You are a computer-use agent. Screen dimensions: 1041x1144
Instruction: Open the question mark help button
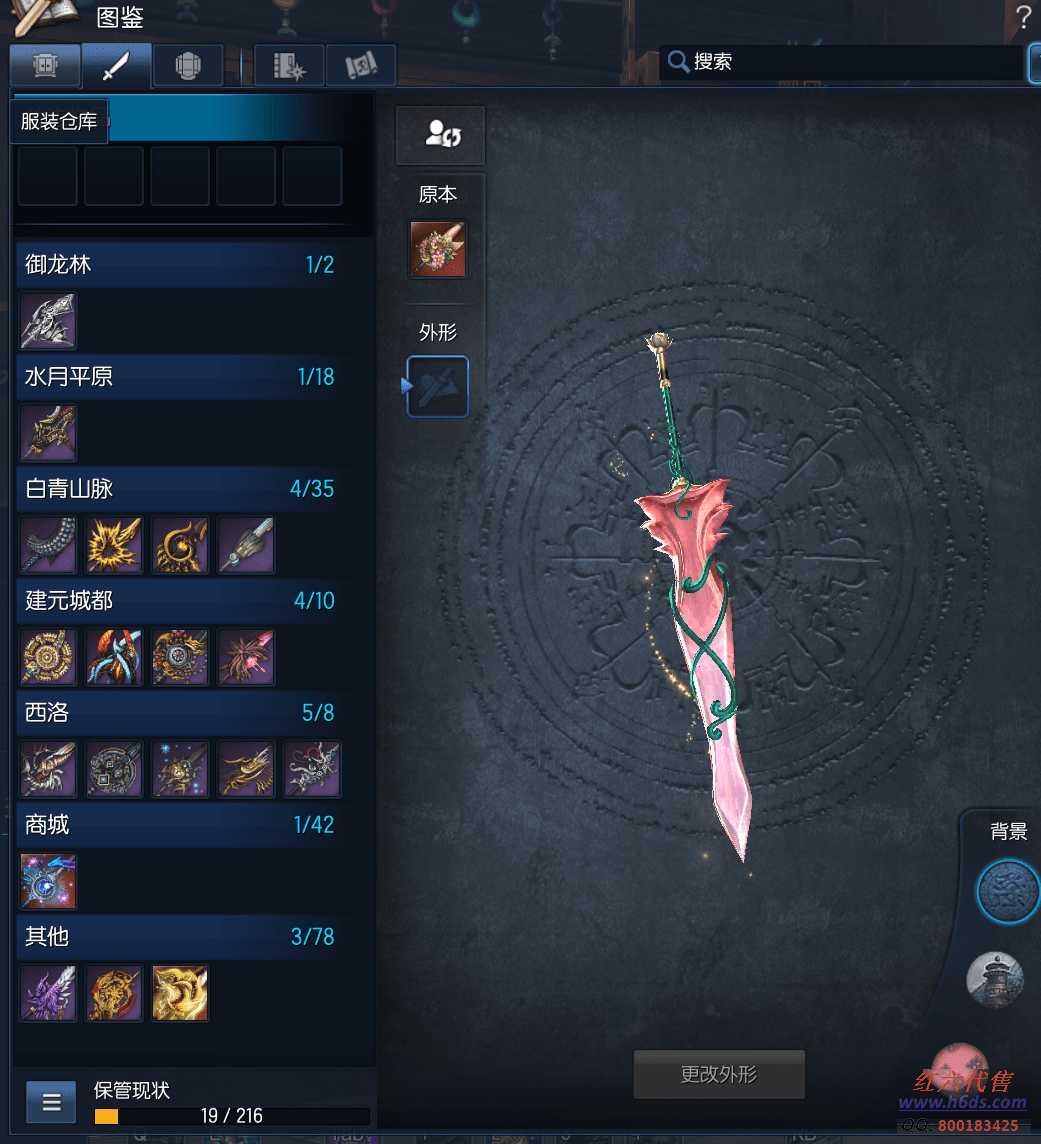pyautogui.click(x=1023, y=16)
